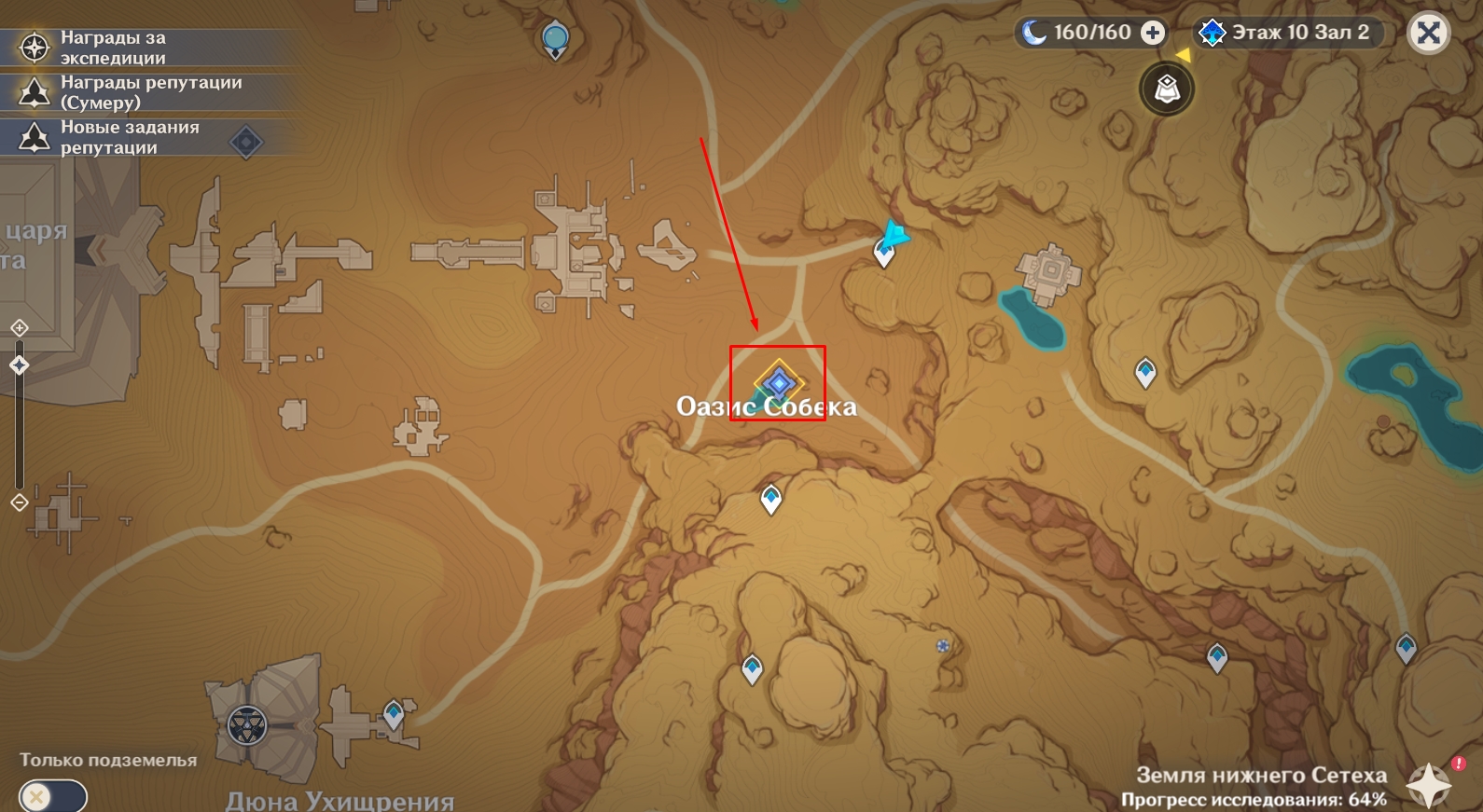Add resin with the plus button
The width and height of the screenshot is (1483, 812).
click(1154, 33)
